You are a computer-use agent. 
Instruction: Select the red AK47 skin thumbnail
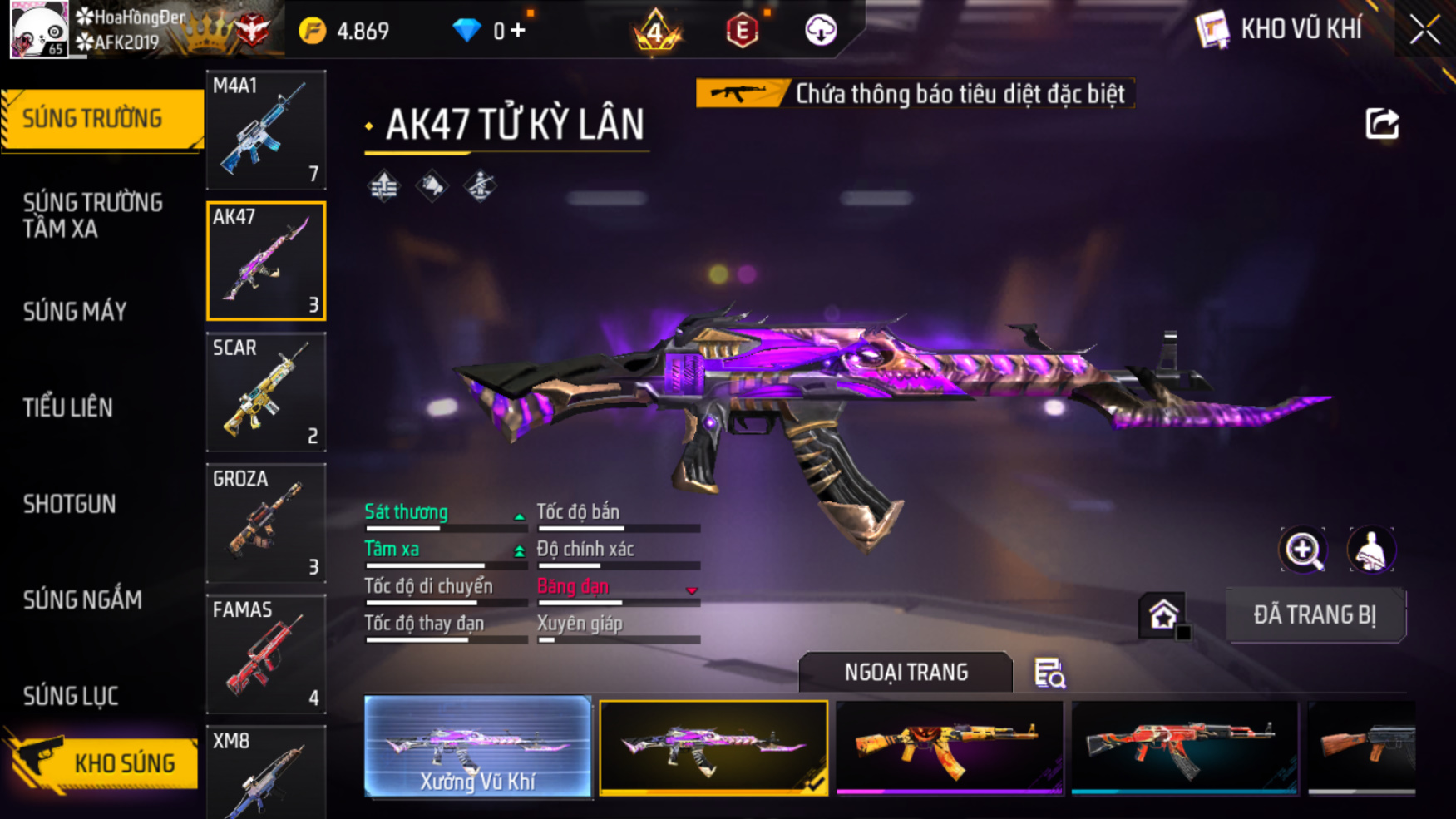pos(1184,747)
